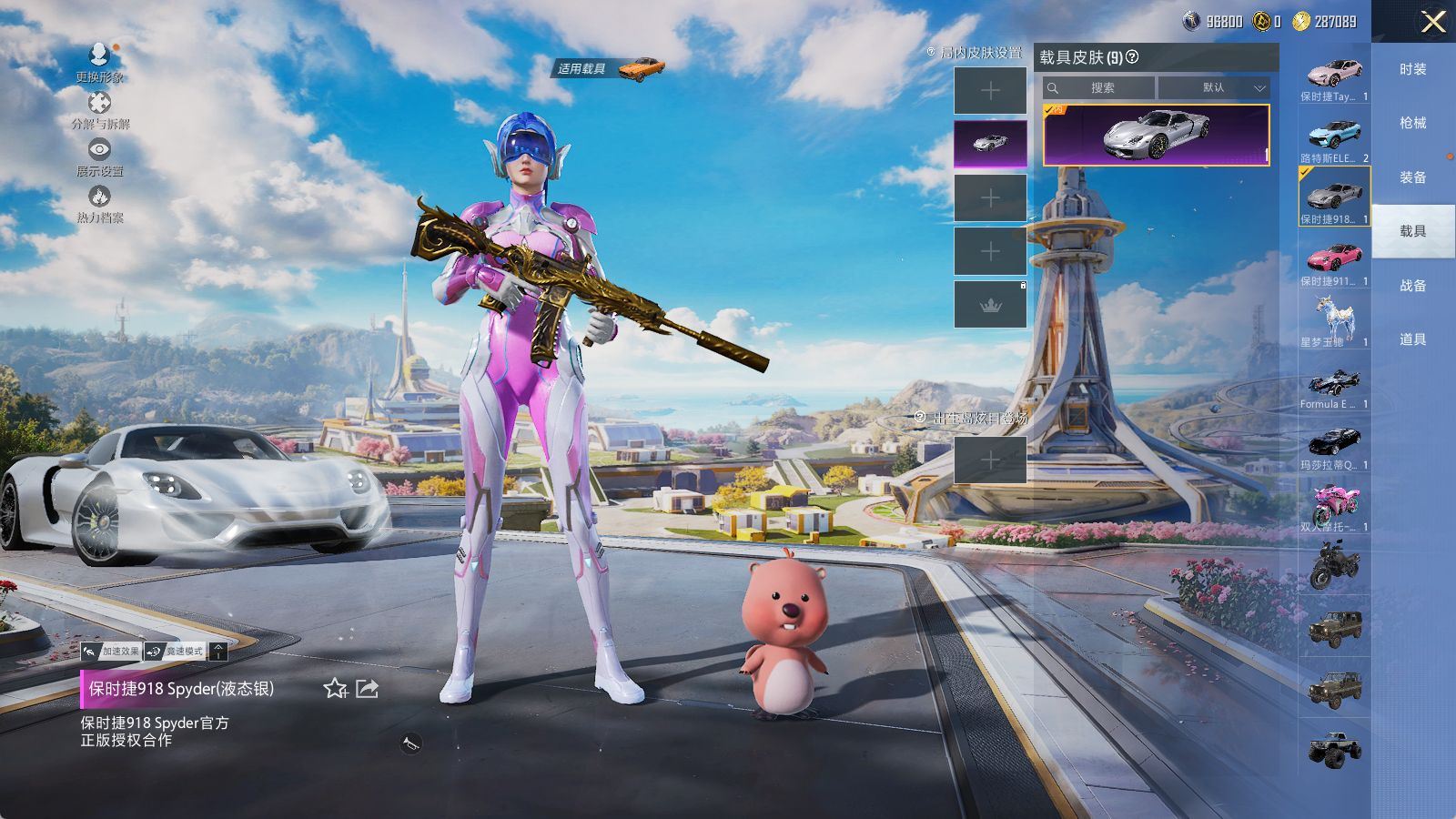Switch to the 时装 outfit tab

coord(1412,69)
